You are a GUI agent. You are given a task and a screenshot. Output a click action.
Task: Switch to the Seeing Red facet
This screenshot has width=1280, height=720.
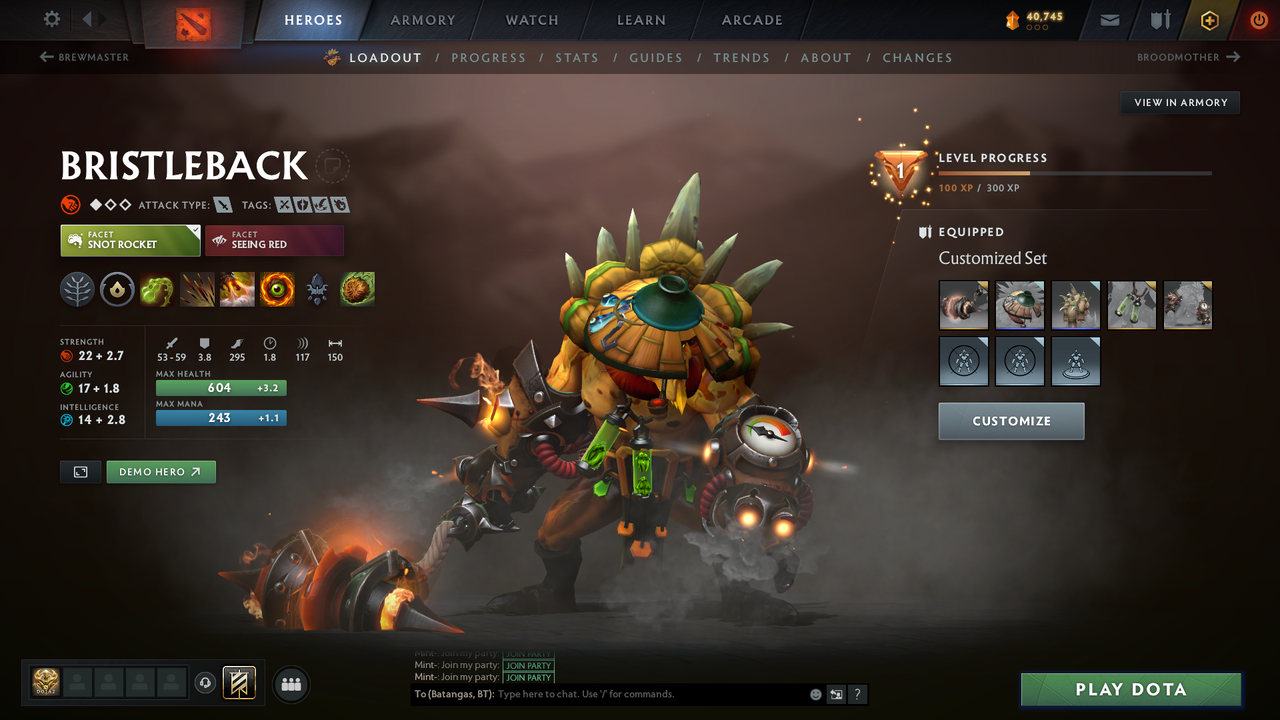[x=274, y=240]
